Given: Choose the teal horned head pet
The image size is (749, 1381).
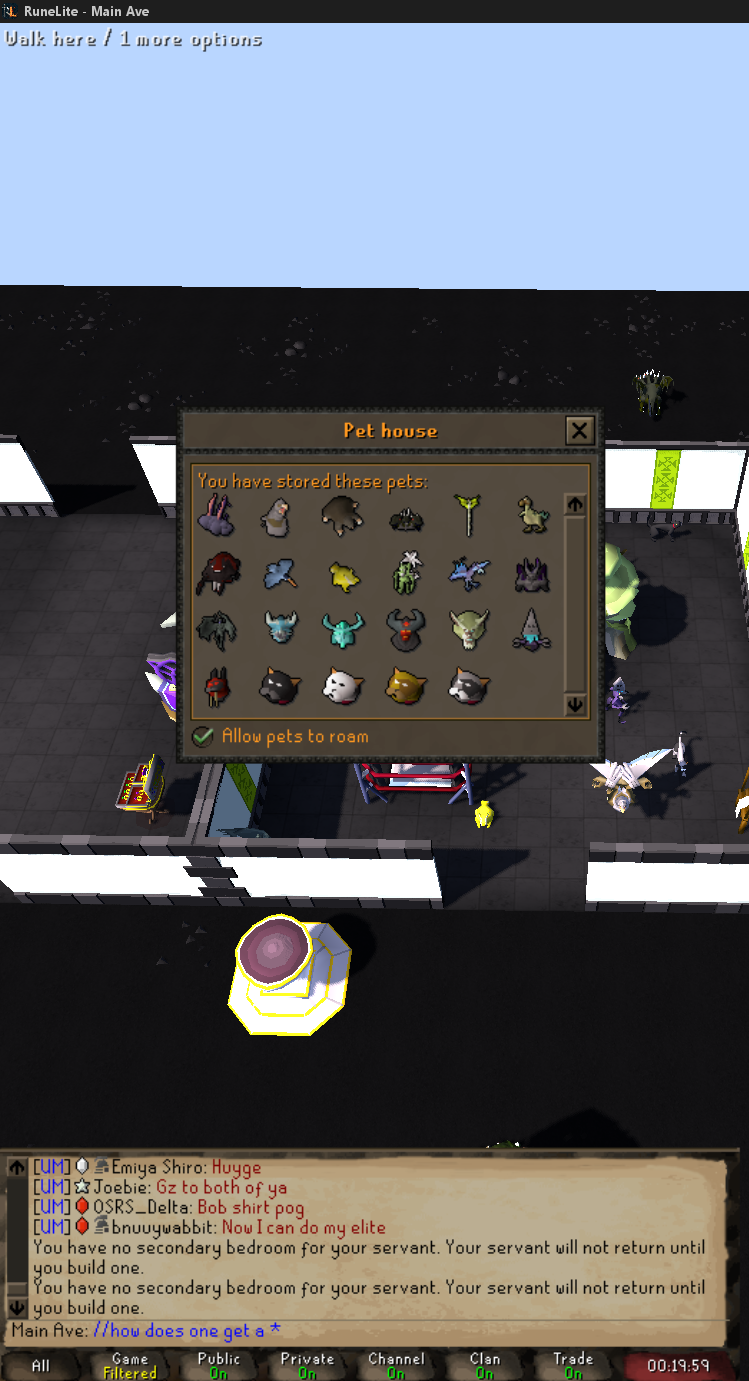Looking at the screenshot, I should click(x=343, y=629).
